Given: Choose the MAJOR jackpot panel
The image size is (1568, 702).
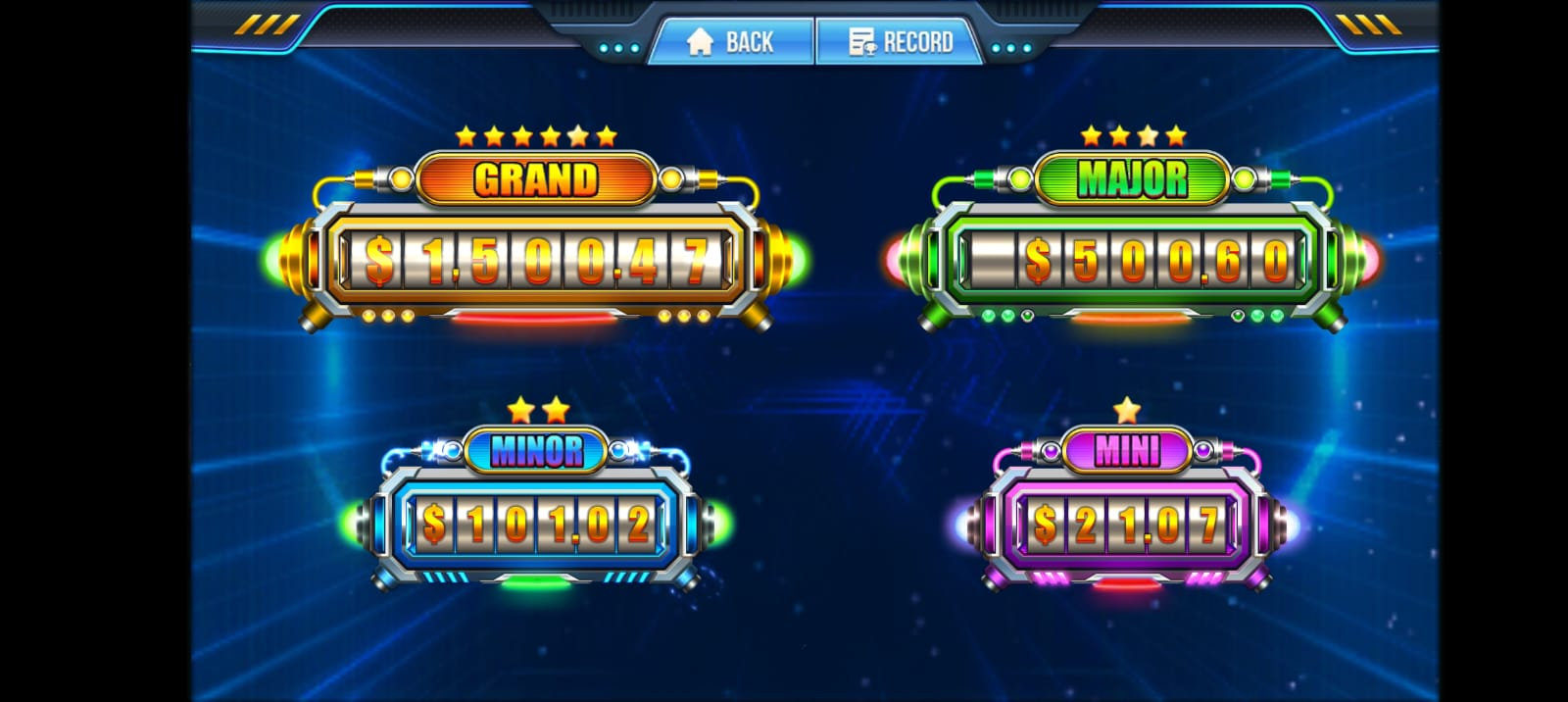Looking at the screenshot, I should coord(1132,260).
